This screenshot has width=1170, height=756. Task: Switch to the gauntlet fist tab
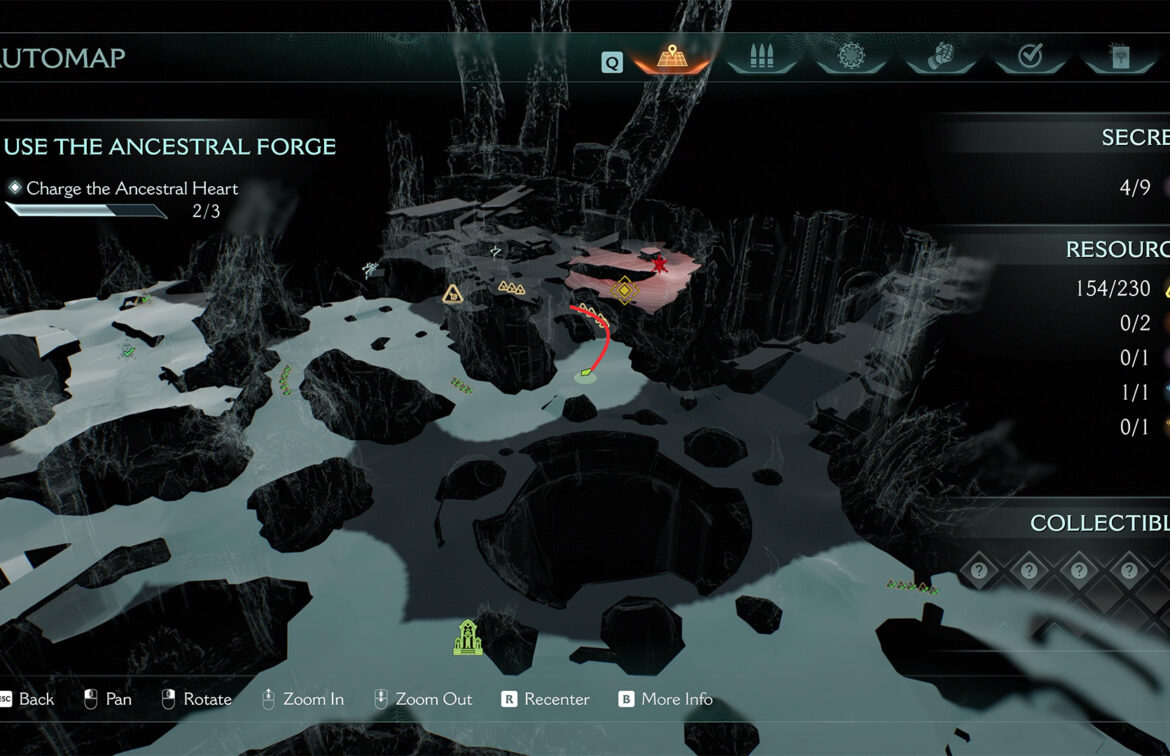[x=940, y=57]
